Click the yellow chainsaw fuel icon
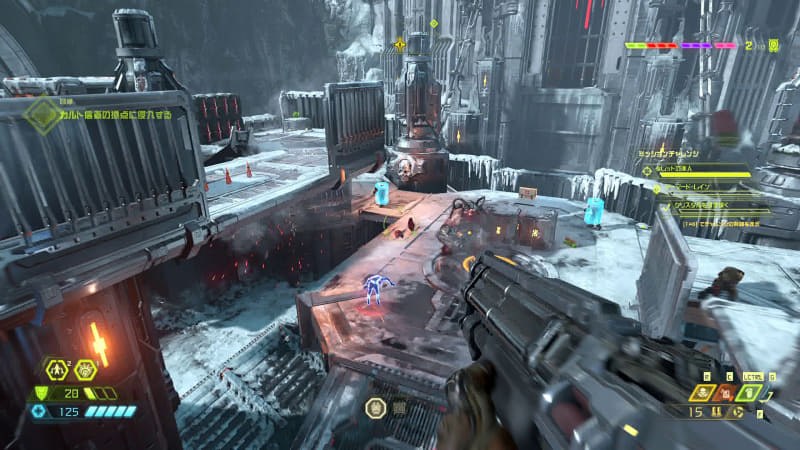 737,411
